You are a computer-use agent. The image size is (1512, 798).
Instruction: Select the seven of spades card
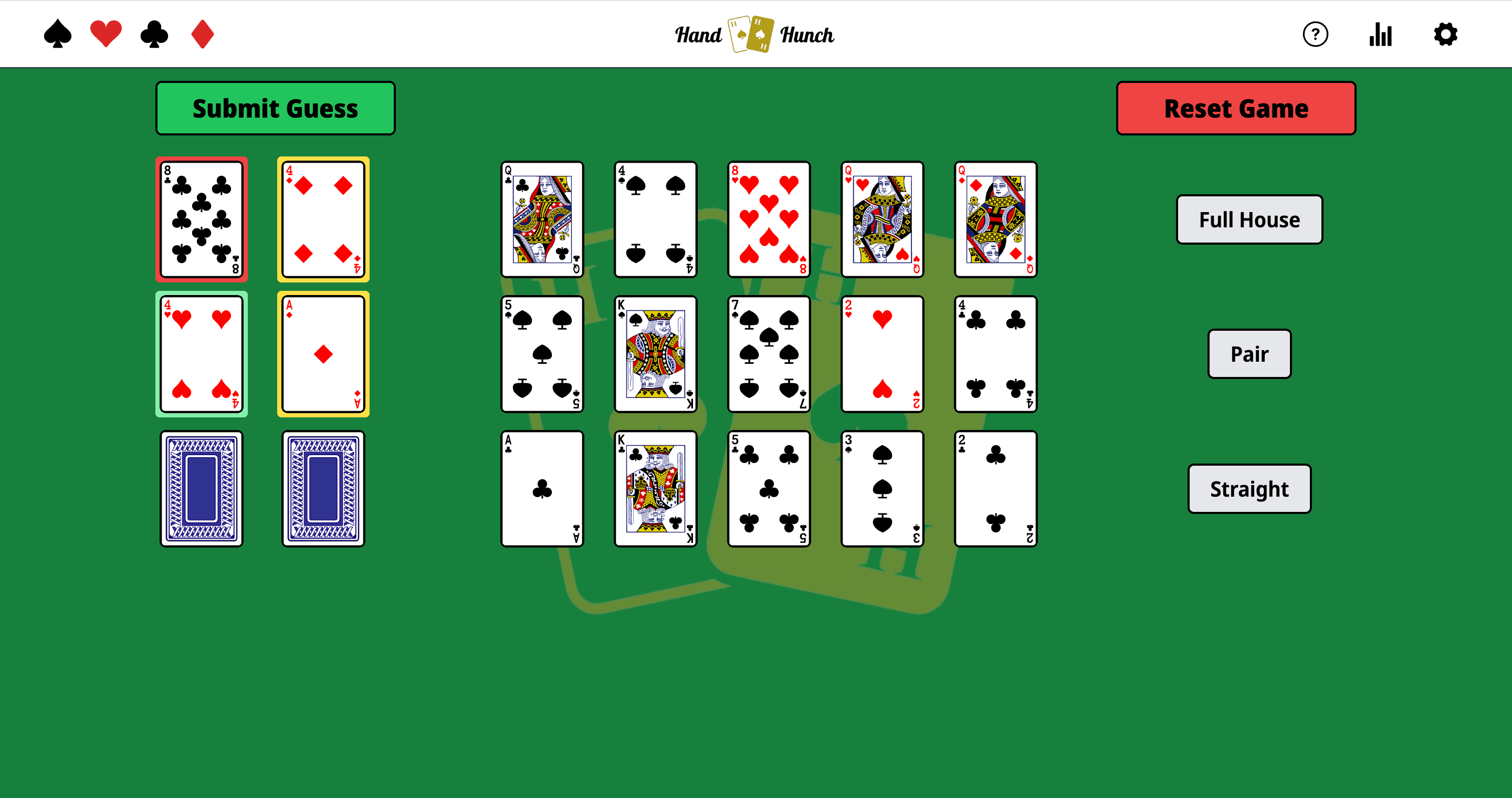point(768,354)
